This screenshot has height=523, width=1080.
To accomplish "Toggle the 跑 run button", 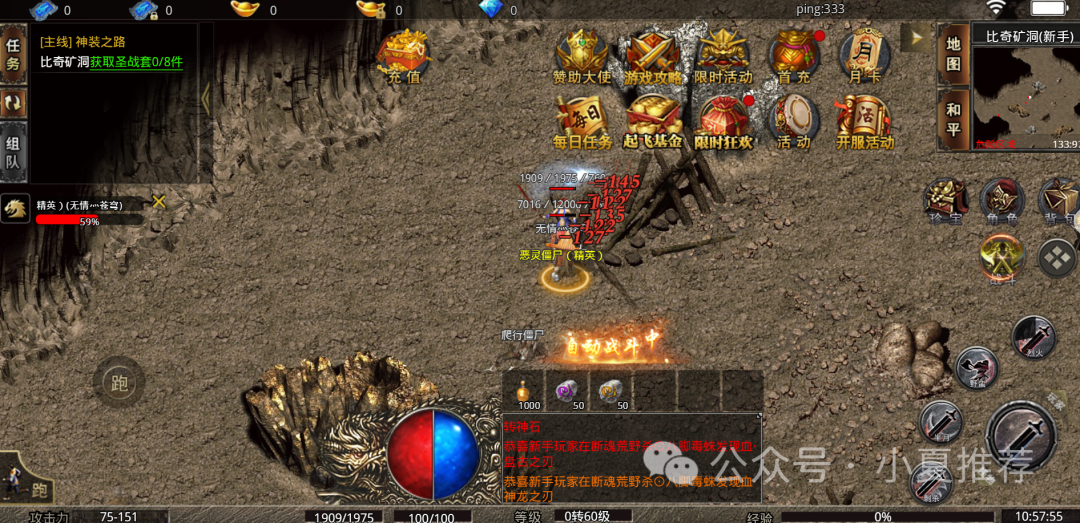I will point(119,382).
